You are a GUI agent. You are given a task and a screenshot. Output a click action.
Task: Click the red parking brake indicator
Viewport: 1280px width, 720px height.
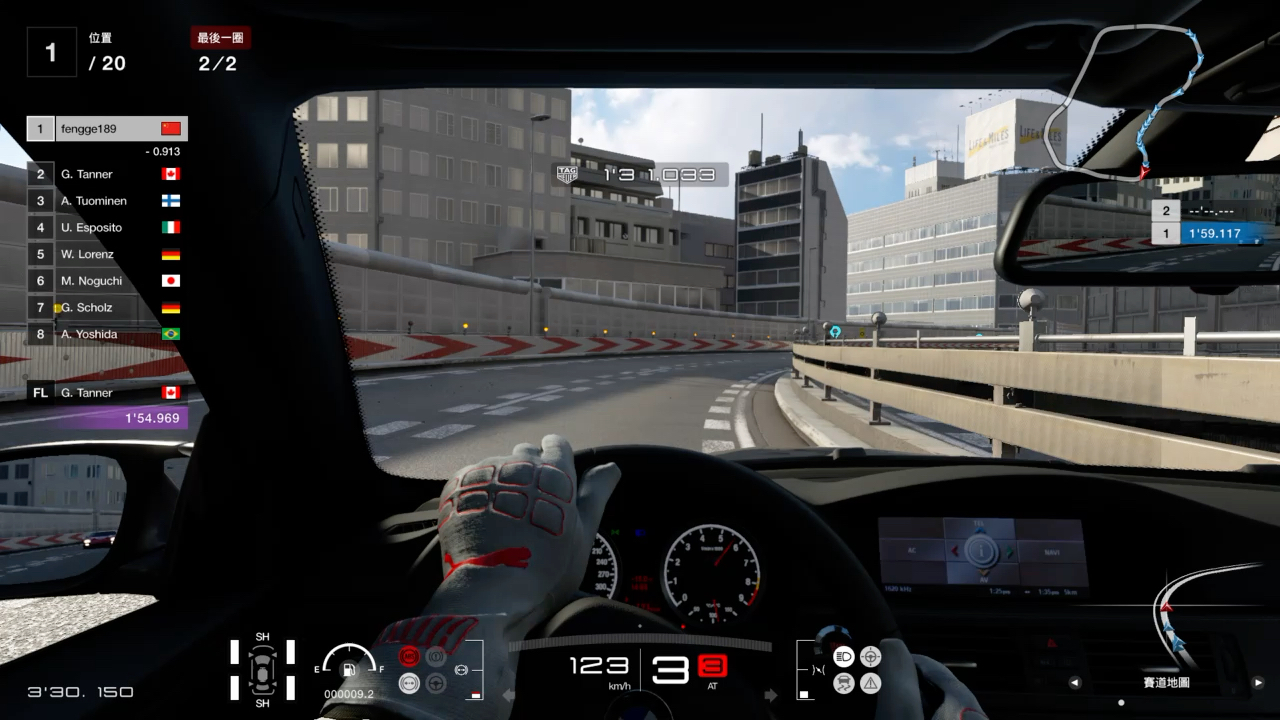click(409, 657)
